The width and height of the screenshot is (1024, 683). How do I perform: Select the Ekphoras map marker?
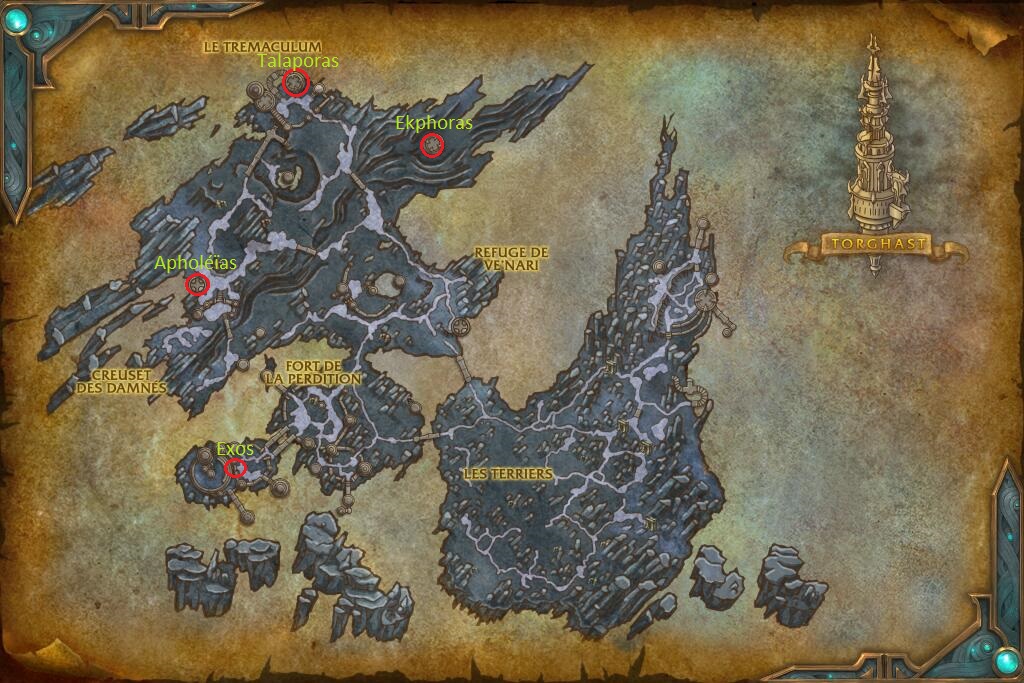[432, 146]
